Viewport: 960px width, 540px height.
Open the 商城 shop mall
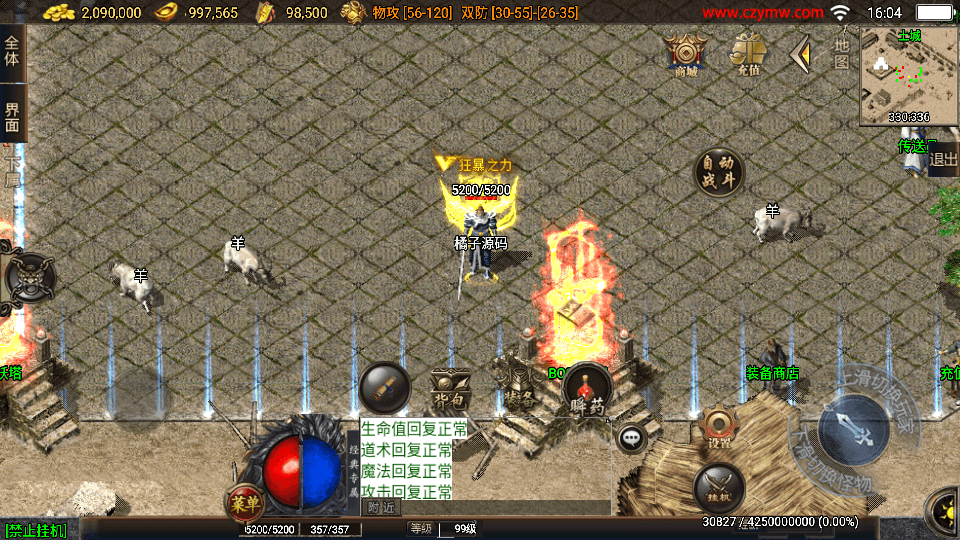[x=686, y=54]
